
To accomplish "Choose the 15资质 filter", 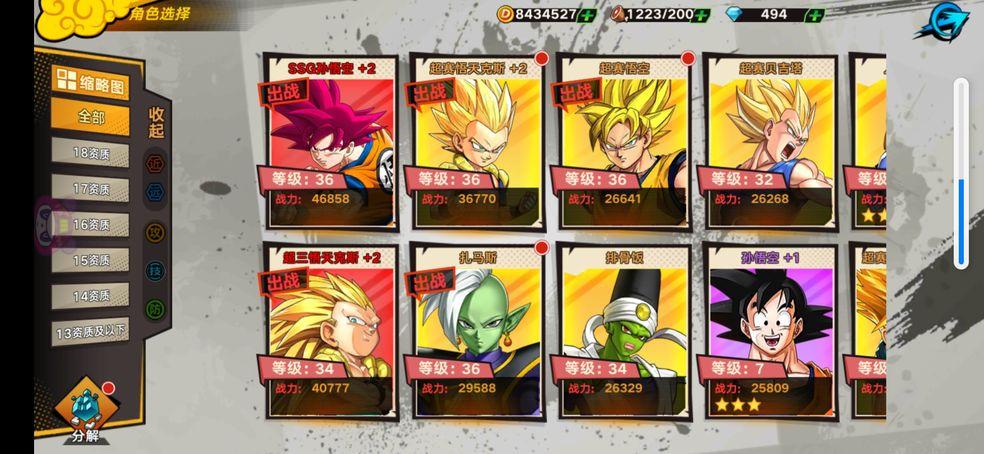I will (91, 260).
